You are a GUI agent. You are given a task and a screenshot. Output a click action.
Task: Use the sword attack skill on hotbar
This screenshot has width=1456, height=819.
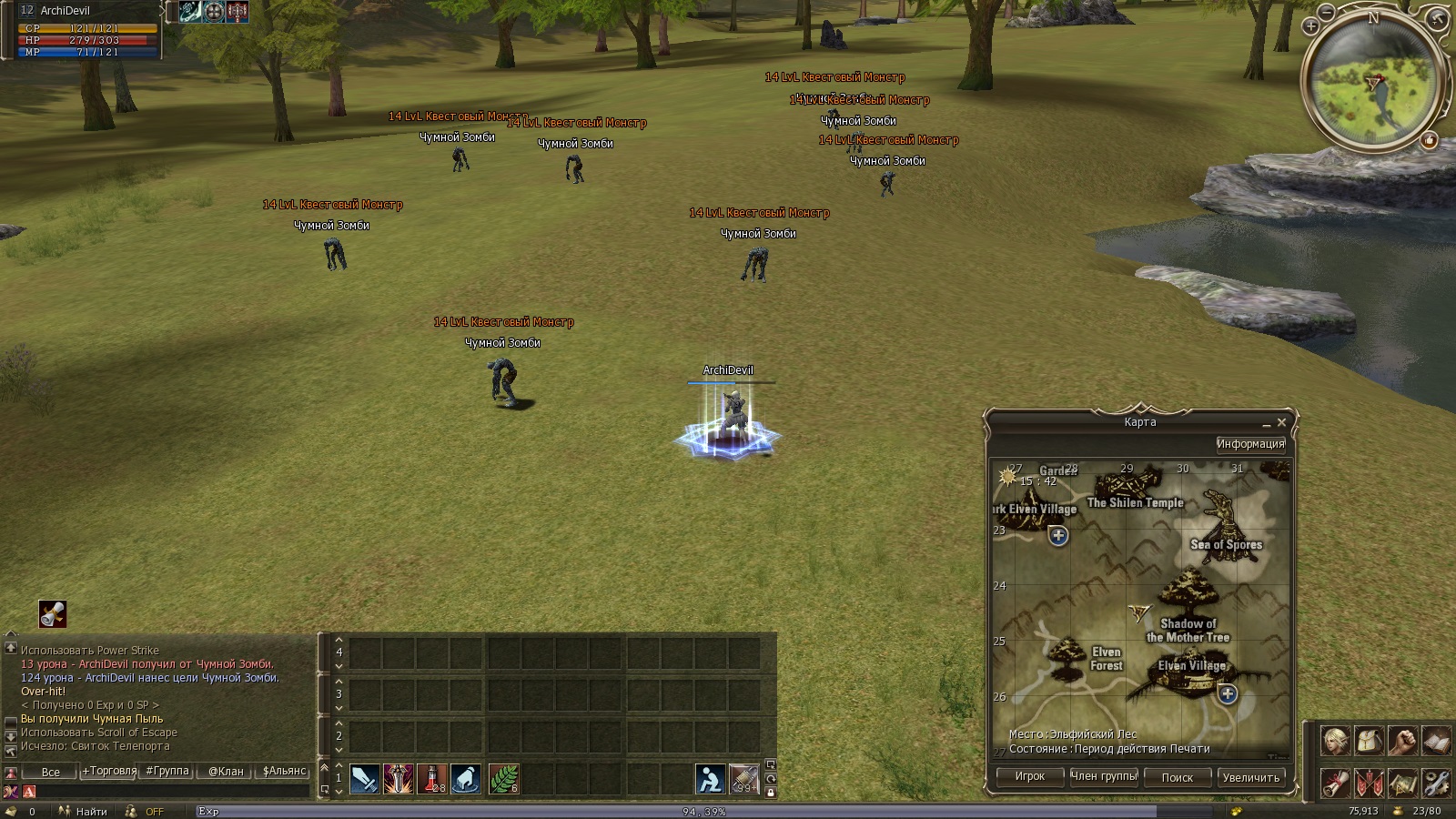[x=364, y=779]
